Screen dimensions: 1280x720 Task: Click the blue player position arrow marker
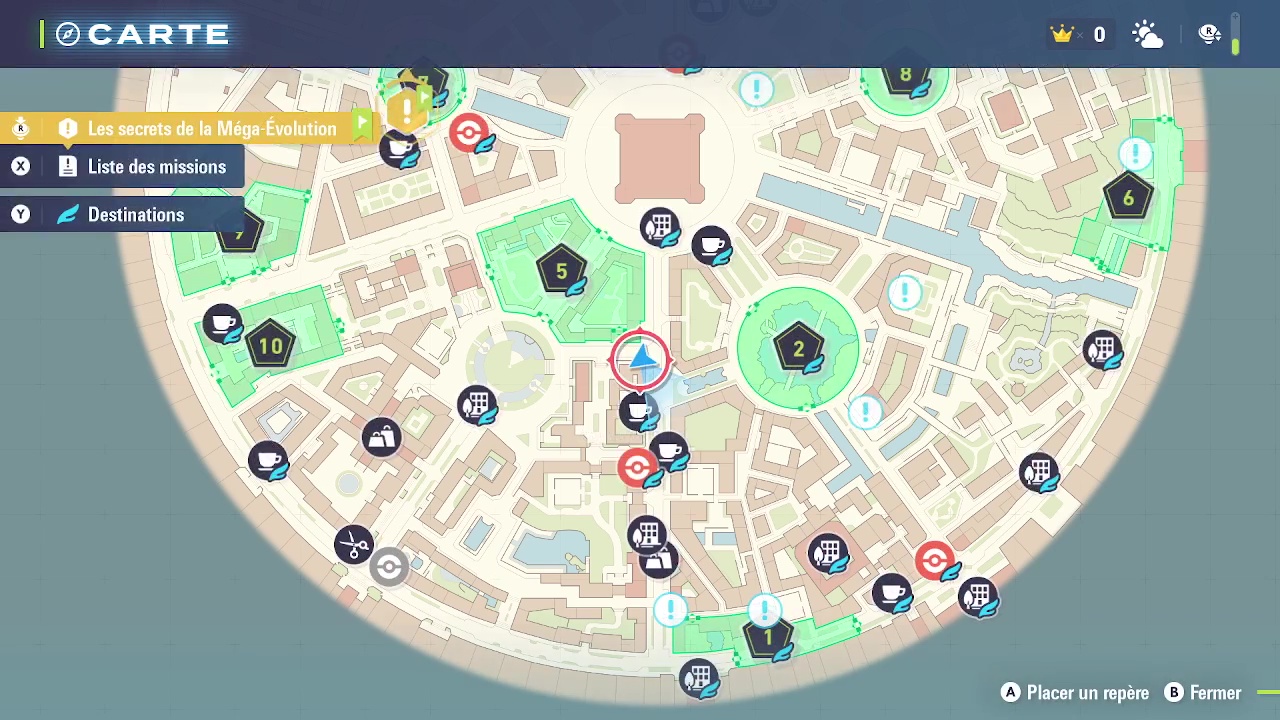pos(640,358)
